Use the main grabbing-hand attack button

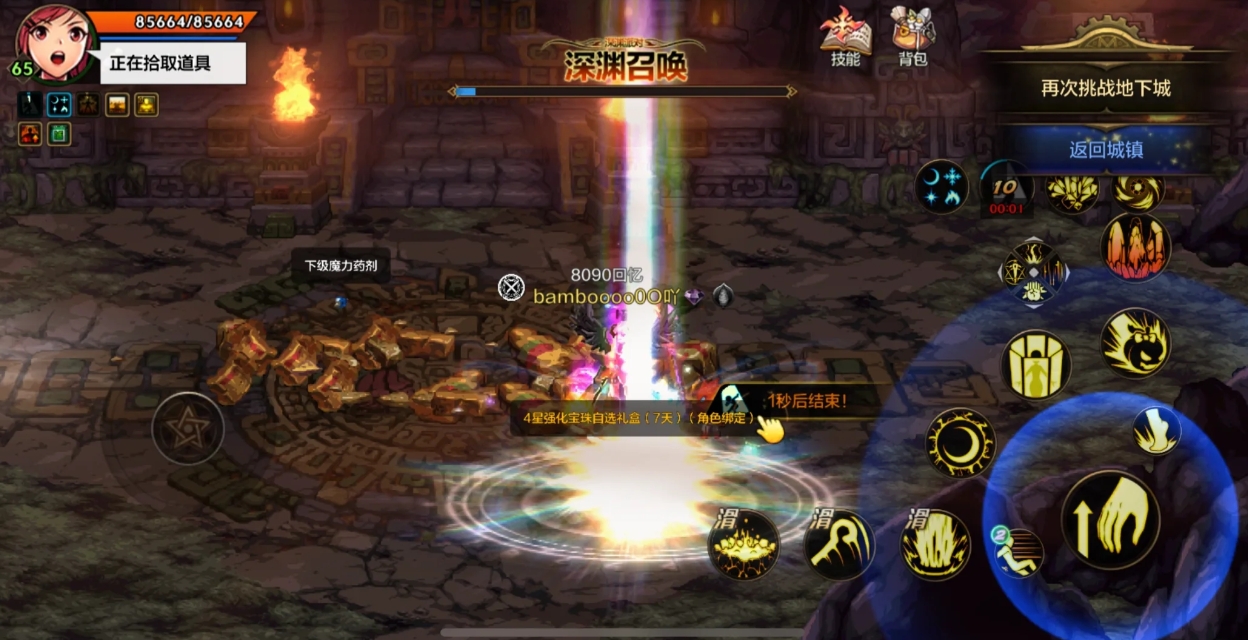point(1110,520)
